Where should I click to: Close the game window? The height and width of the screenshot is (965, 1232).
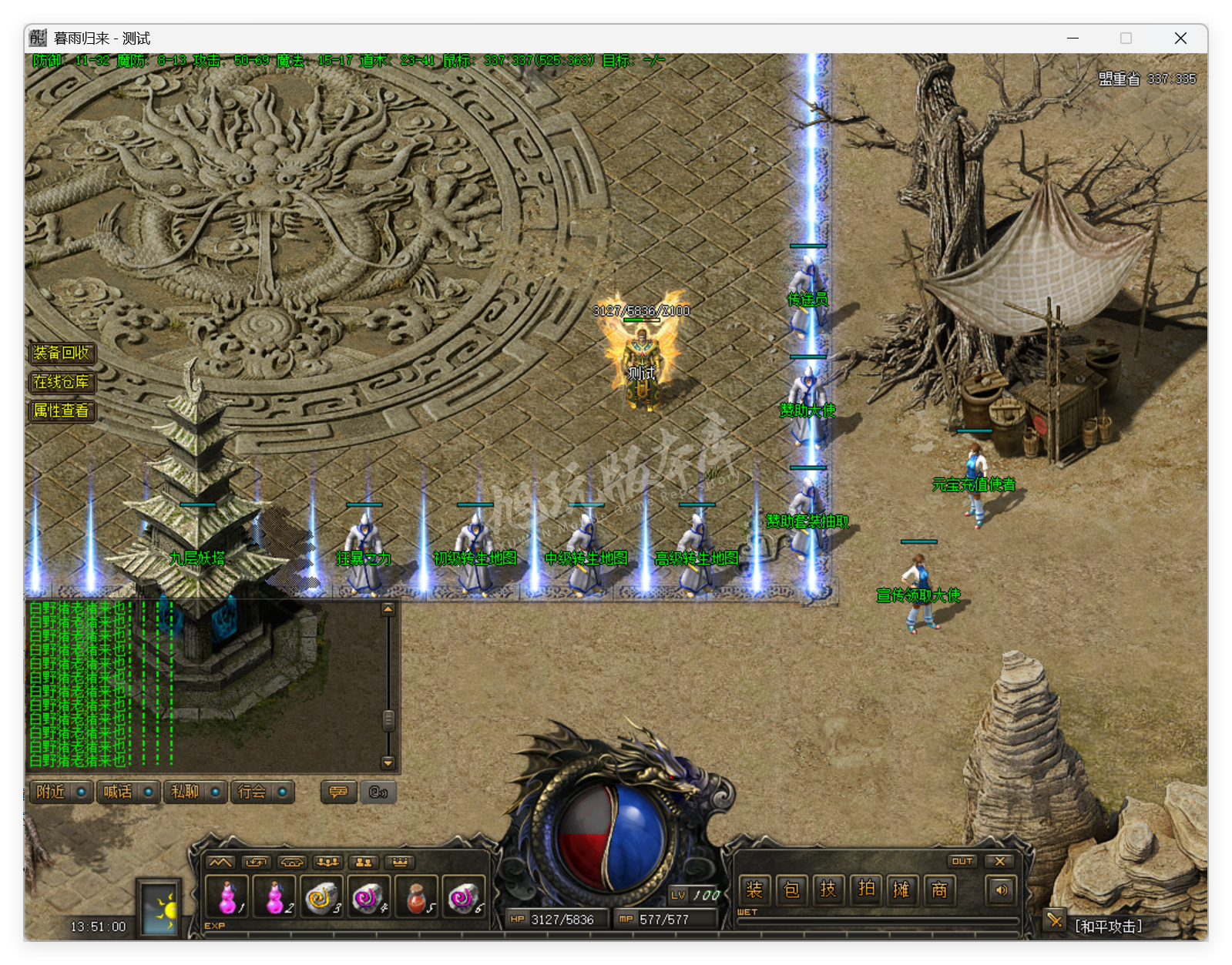[1180, 39]
